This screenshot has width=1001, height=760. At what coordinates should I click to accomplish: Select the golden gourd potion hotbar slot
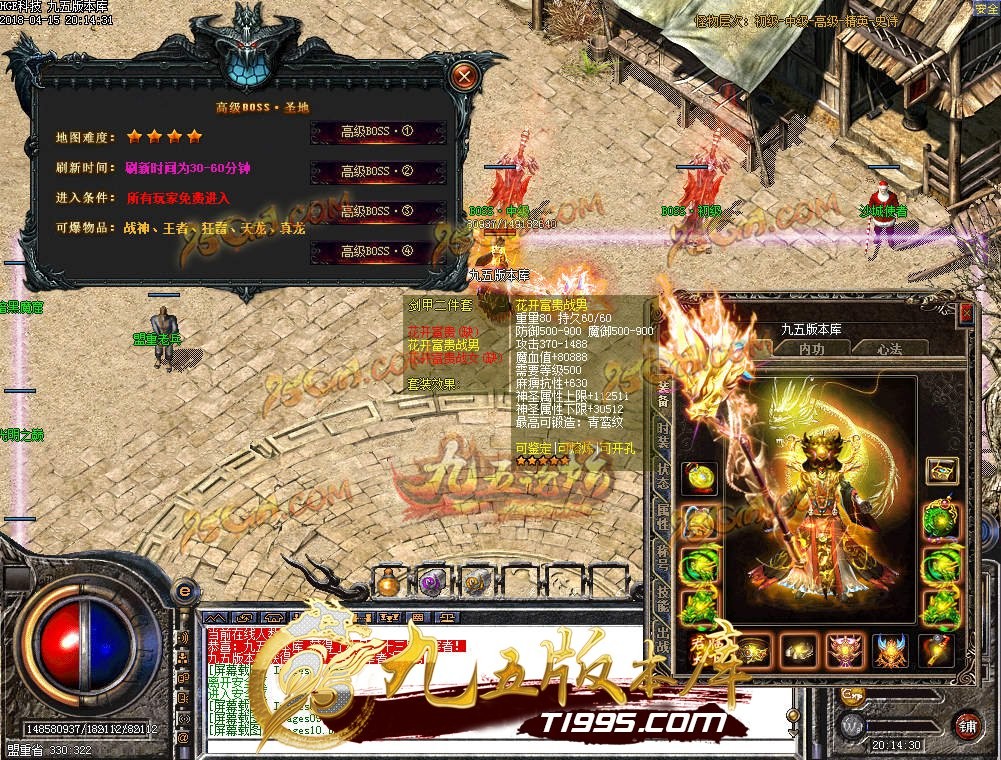[387, 582]
